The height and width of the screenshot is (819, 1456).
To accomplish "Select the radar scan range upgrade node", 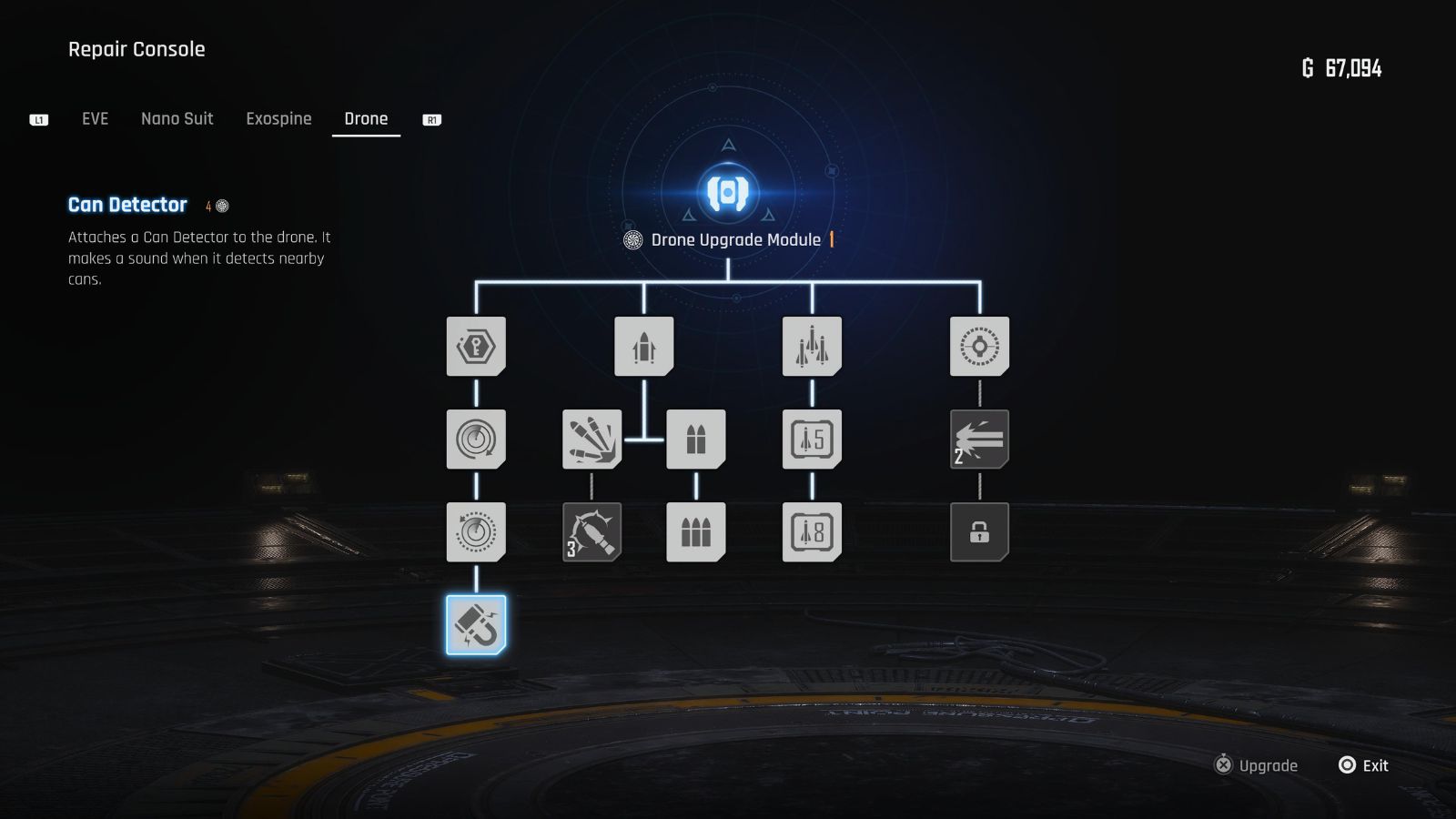I will 477,439.
